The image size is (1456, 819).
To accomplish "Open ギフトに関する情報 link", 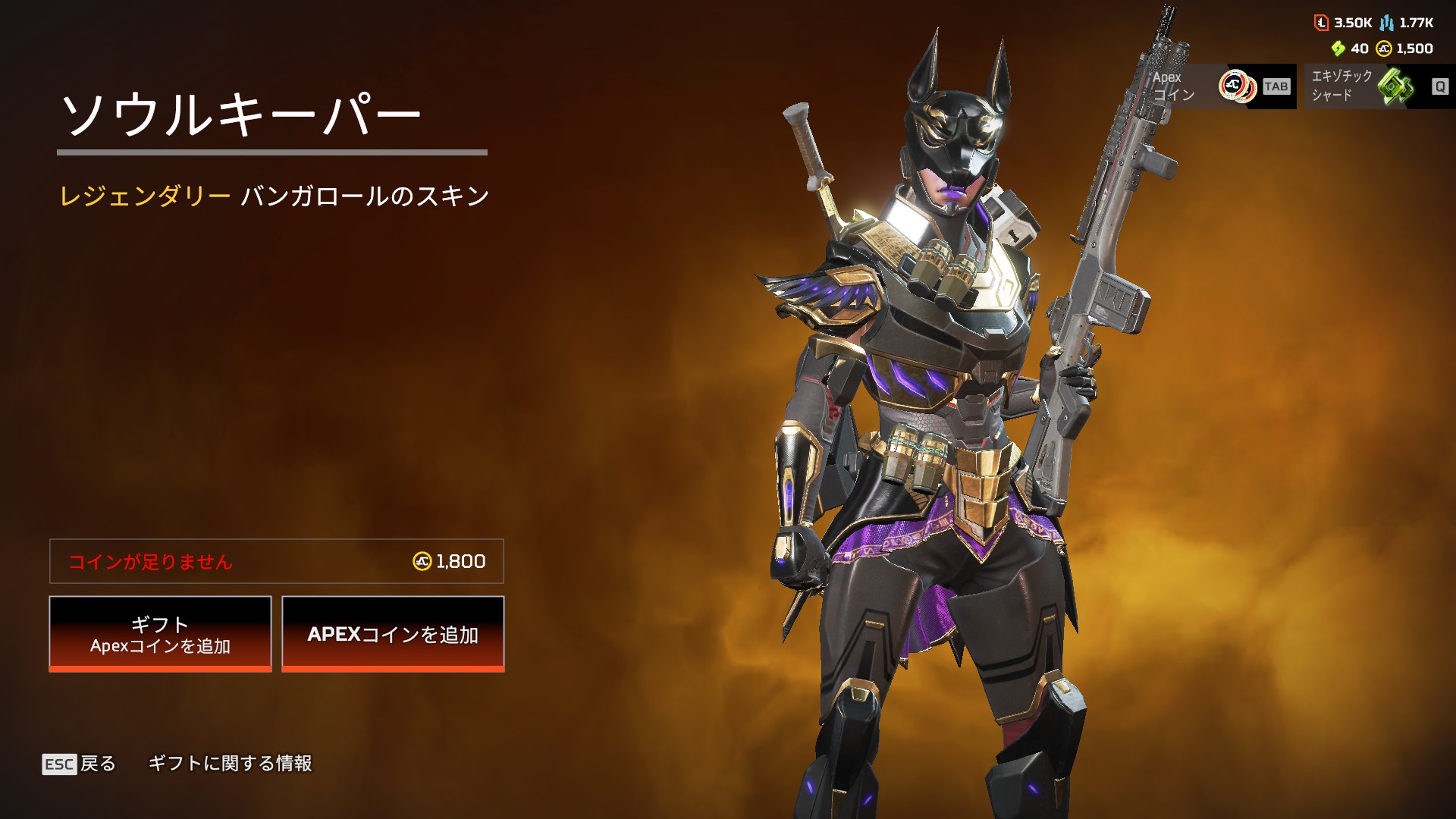I will [x=230, y=764].
